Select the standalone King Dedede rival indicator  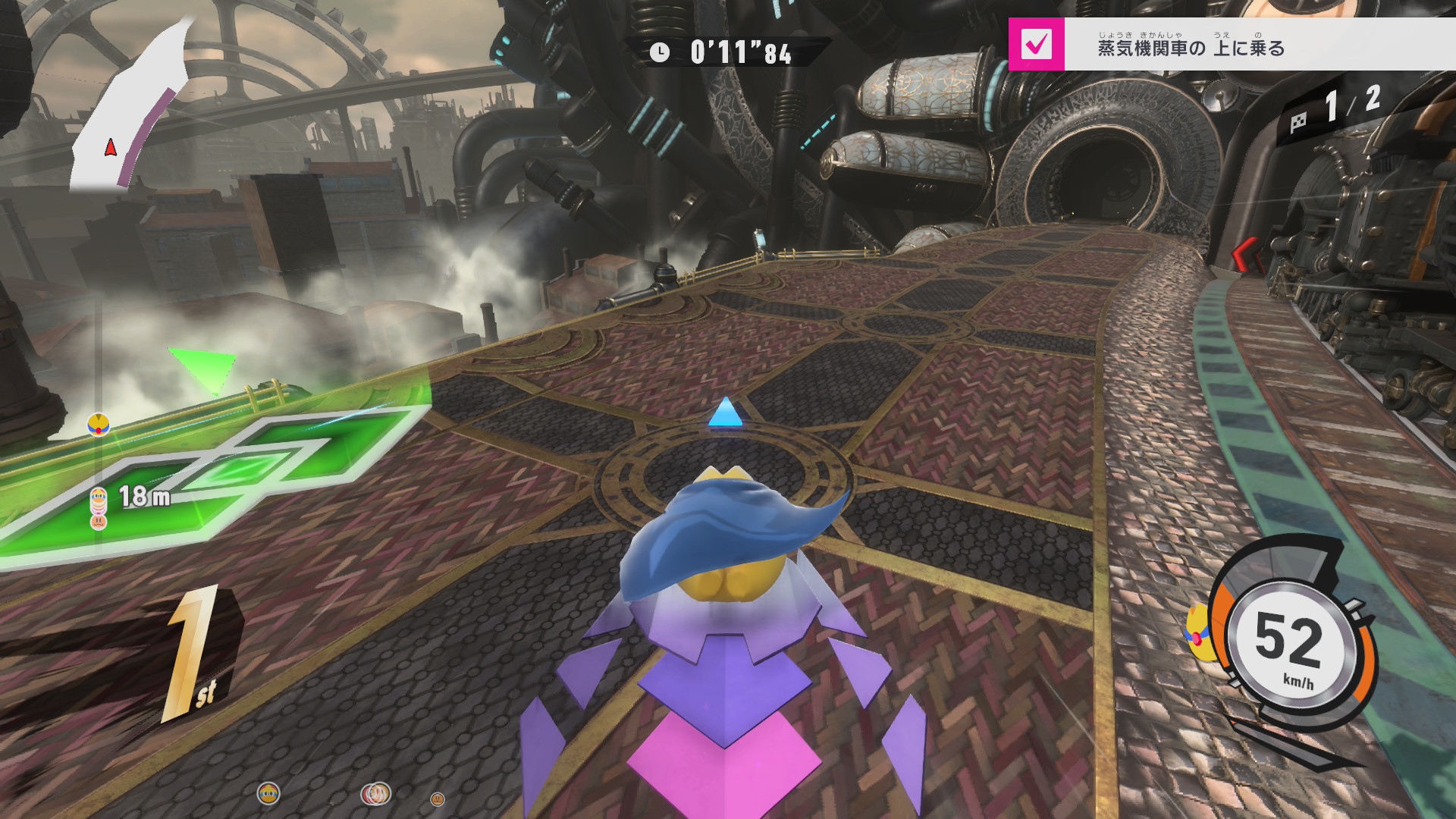[268, 793]
